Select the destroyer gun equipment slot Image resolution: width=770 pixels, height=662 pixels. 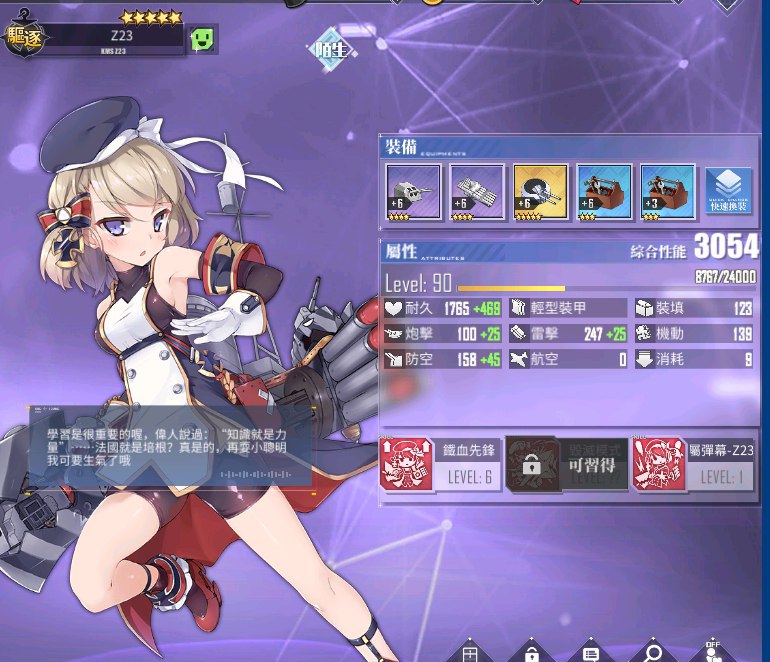point(411,191)
